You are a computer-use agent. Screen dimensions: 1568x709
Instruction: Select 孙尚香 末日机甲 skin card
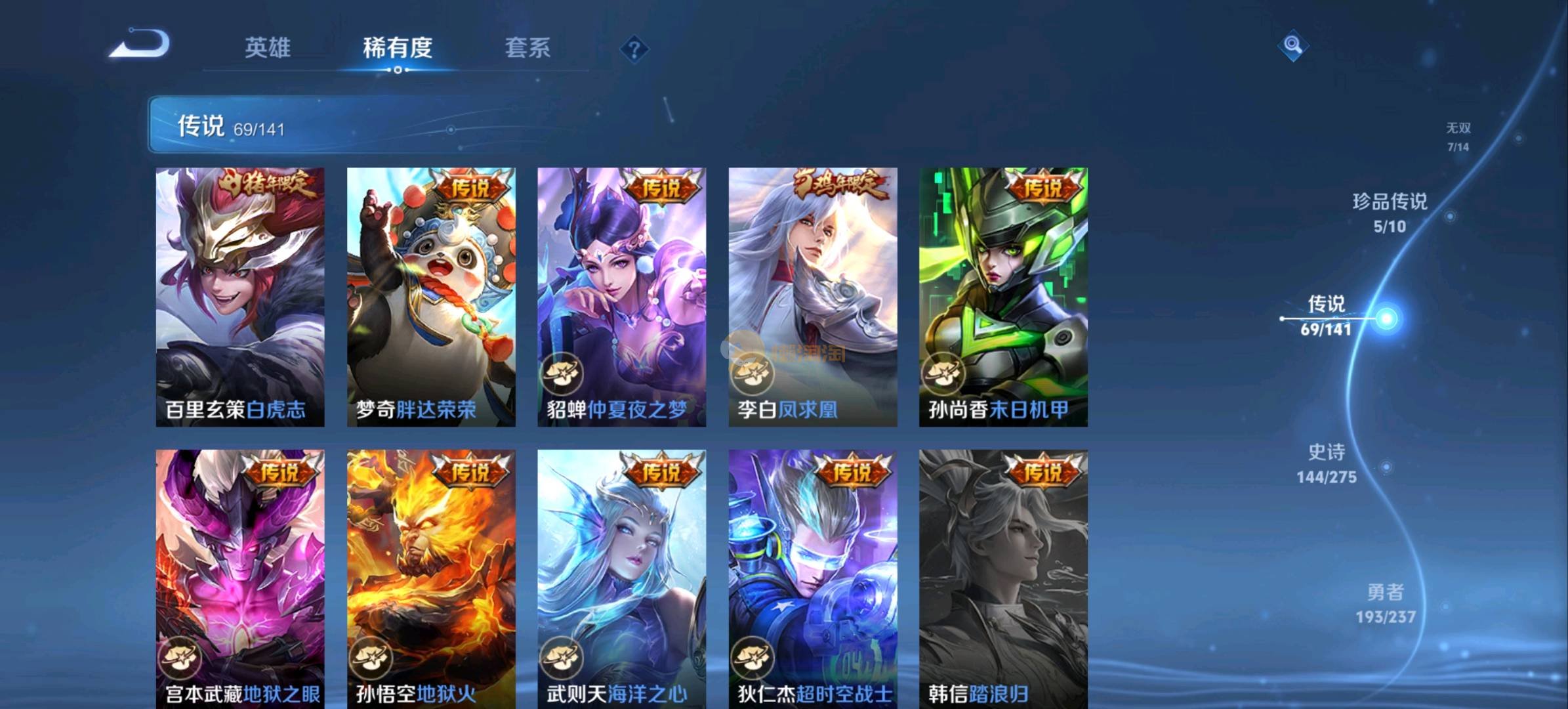[1003, 297]
